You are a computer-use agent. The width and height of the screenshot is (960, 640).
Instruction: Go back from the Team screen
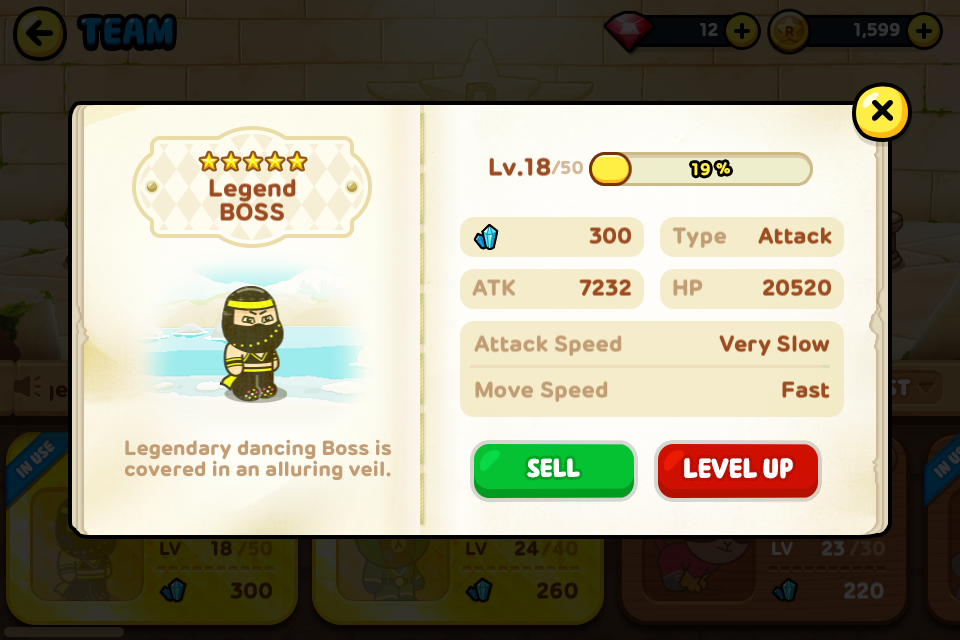point(40,33)
